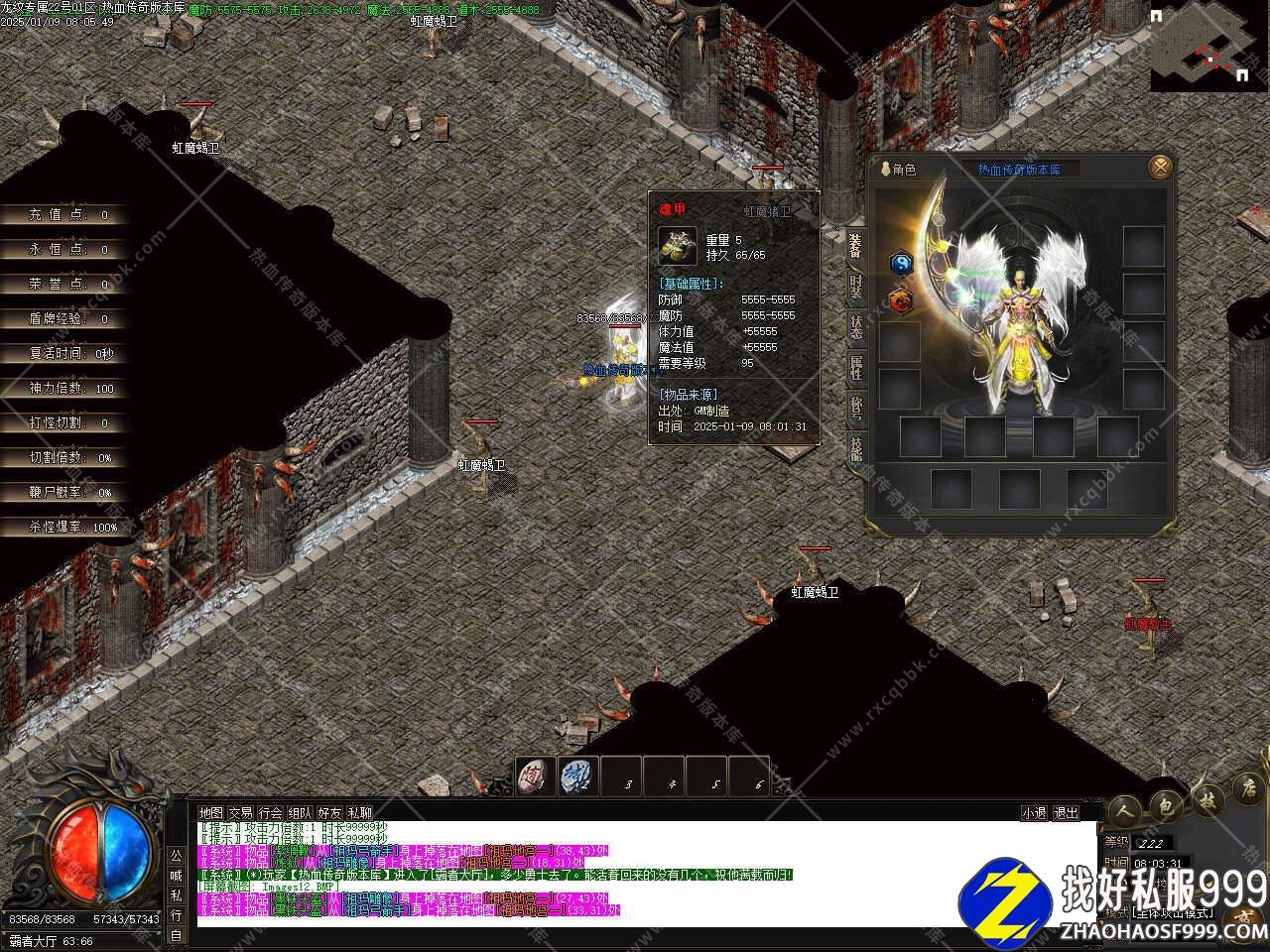Open the 地图 map button

[x=210, y=812]
